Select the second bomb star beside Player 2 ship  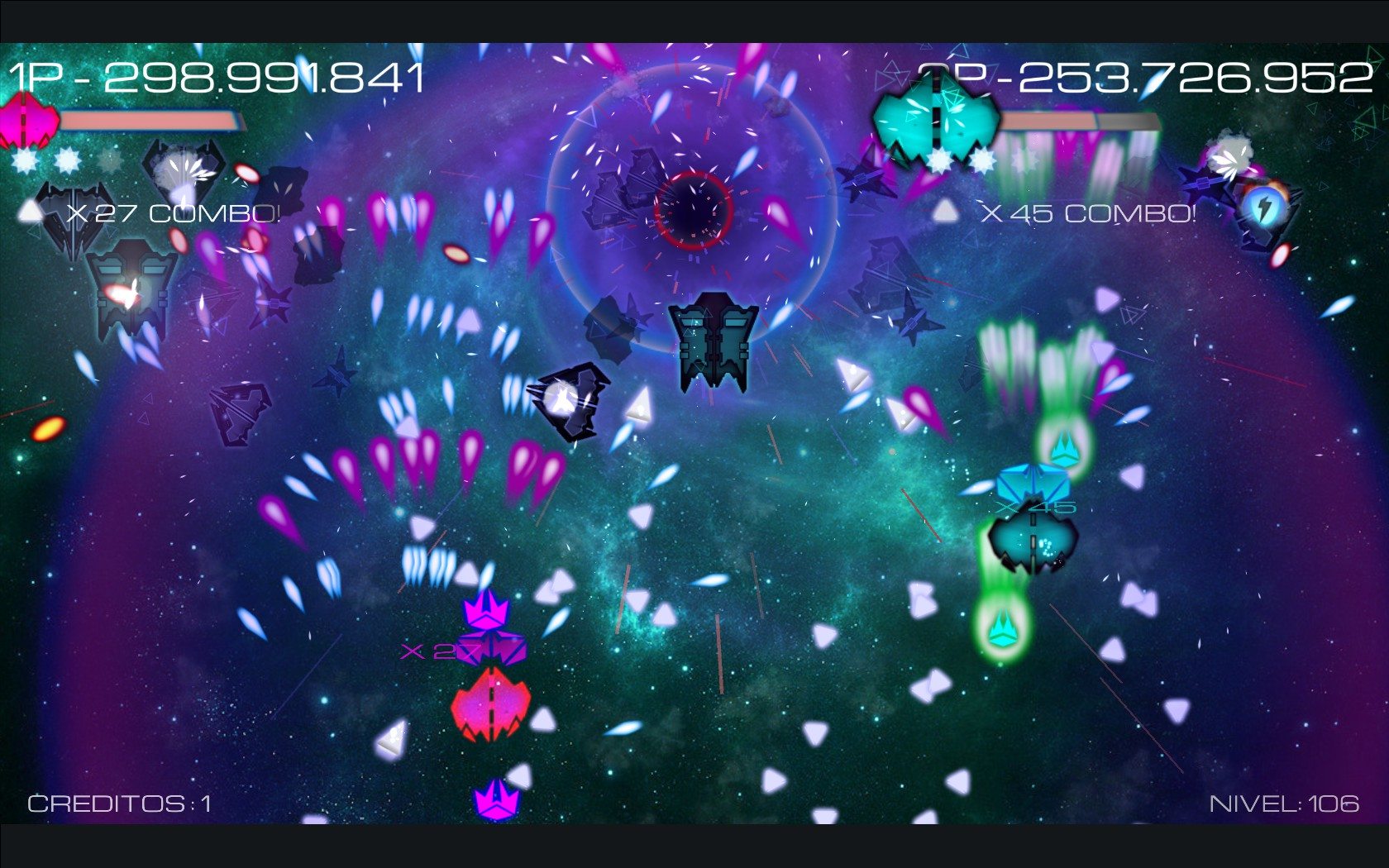tap(982, 160)
